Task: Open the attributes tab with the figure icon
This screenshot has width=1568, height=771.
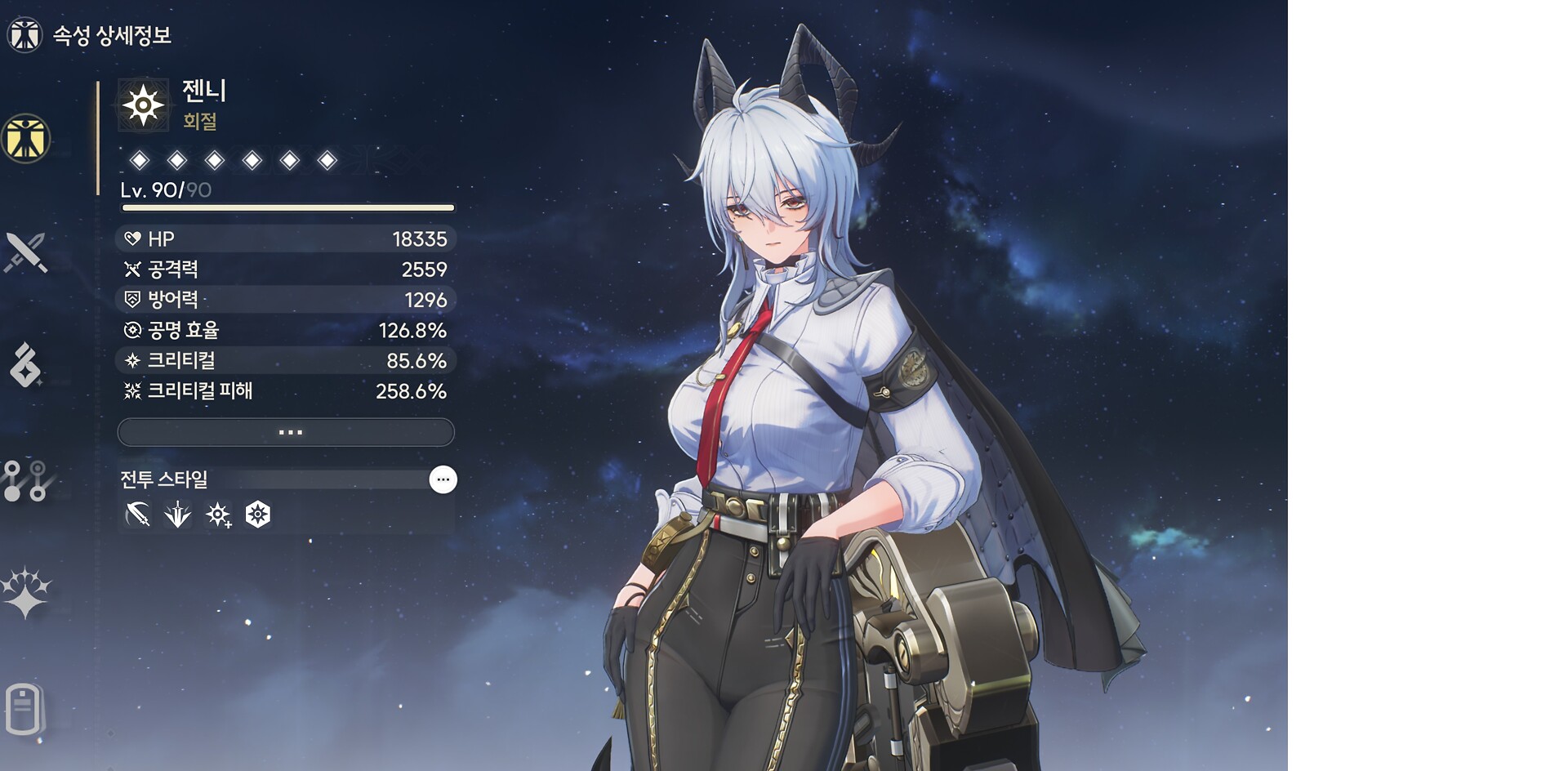Action: coord(26,138)
